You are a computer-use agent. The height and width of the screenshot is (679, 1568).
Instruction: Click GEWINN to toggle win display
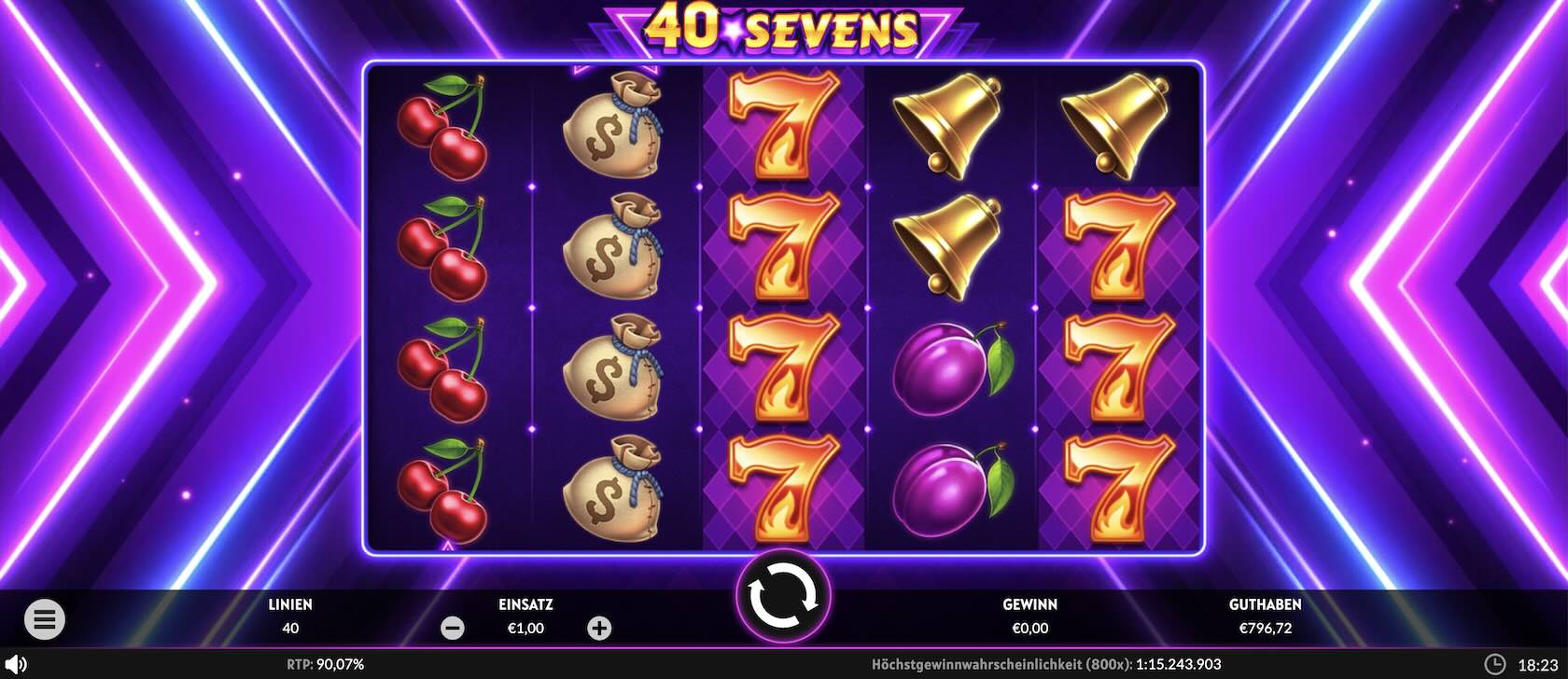1029,616
